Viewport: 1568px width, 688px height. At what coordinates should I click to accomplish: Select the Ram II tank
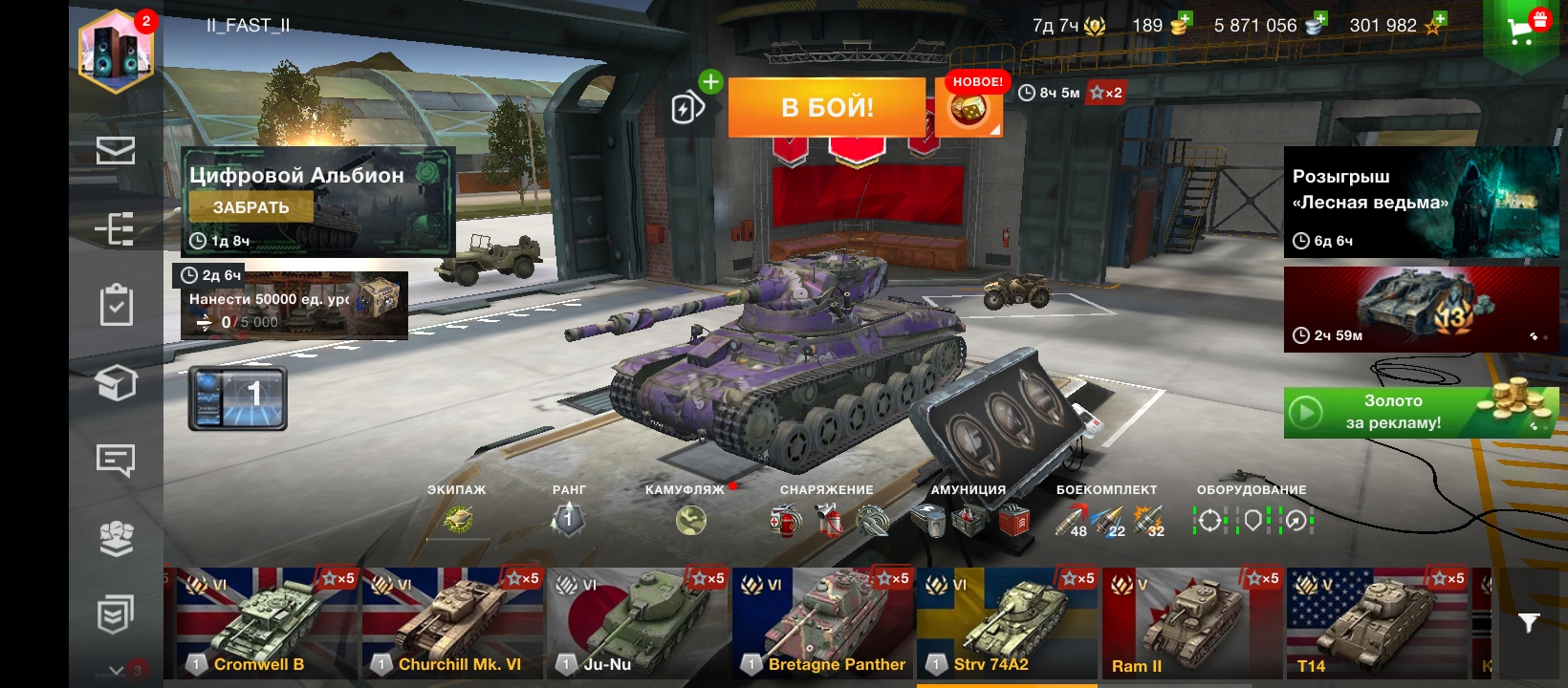pos(1191,623)
